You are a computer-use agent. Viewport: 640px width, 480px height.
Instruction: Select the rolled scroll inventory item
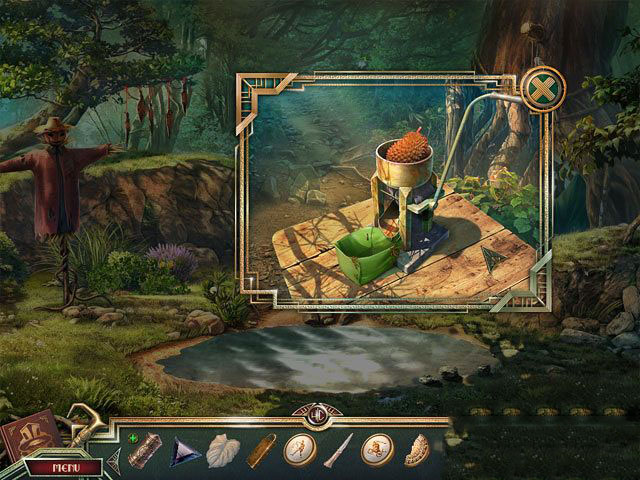coord(146,450)
